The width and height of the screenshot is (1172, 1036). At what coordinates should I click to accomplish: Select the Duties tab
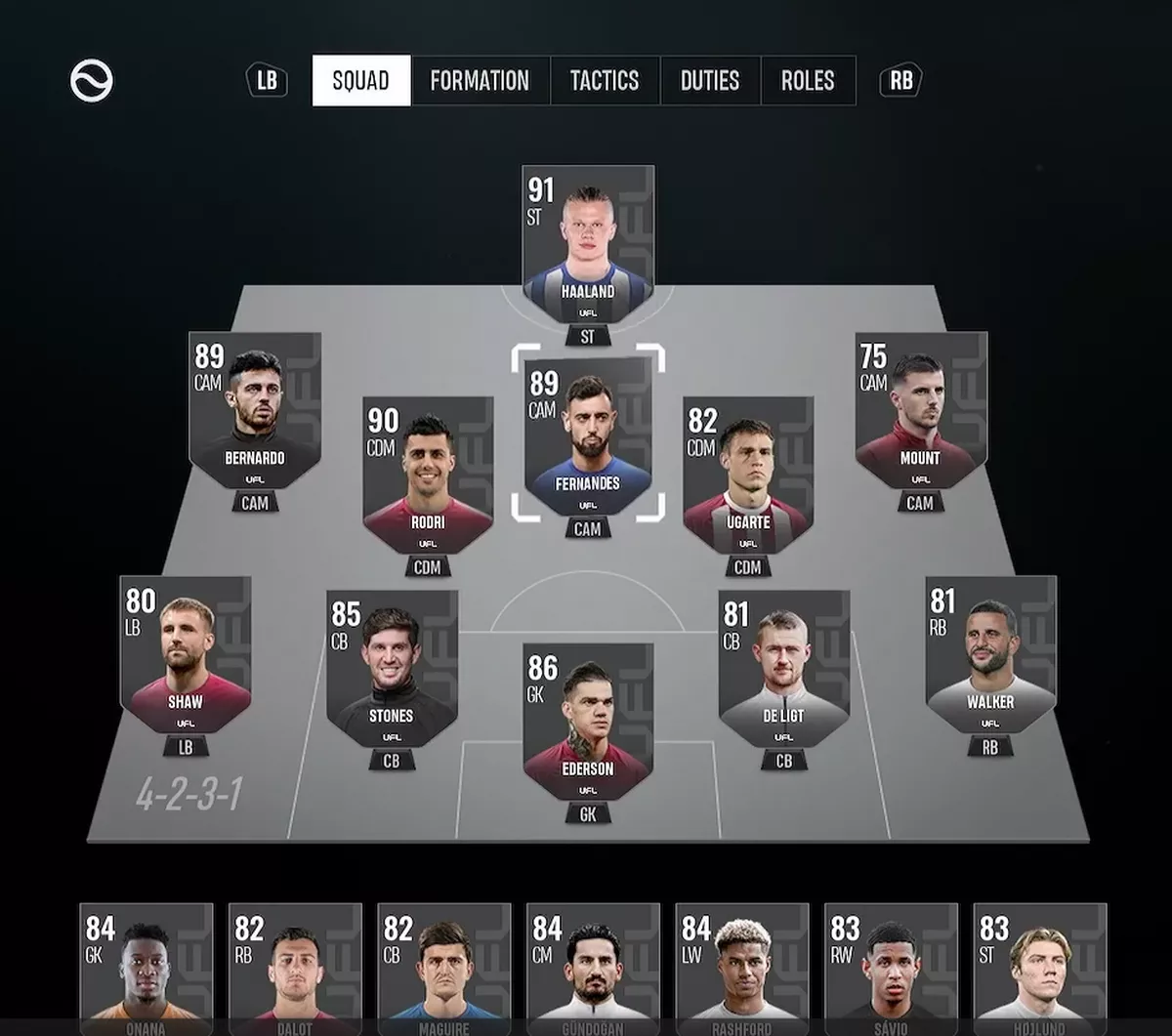pos(710,80)
